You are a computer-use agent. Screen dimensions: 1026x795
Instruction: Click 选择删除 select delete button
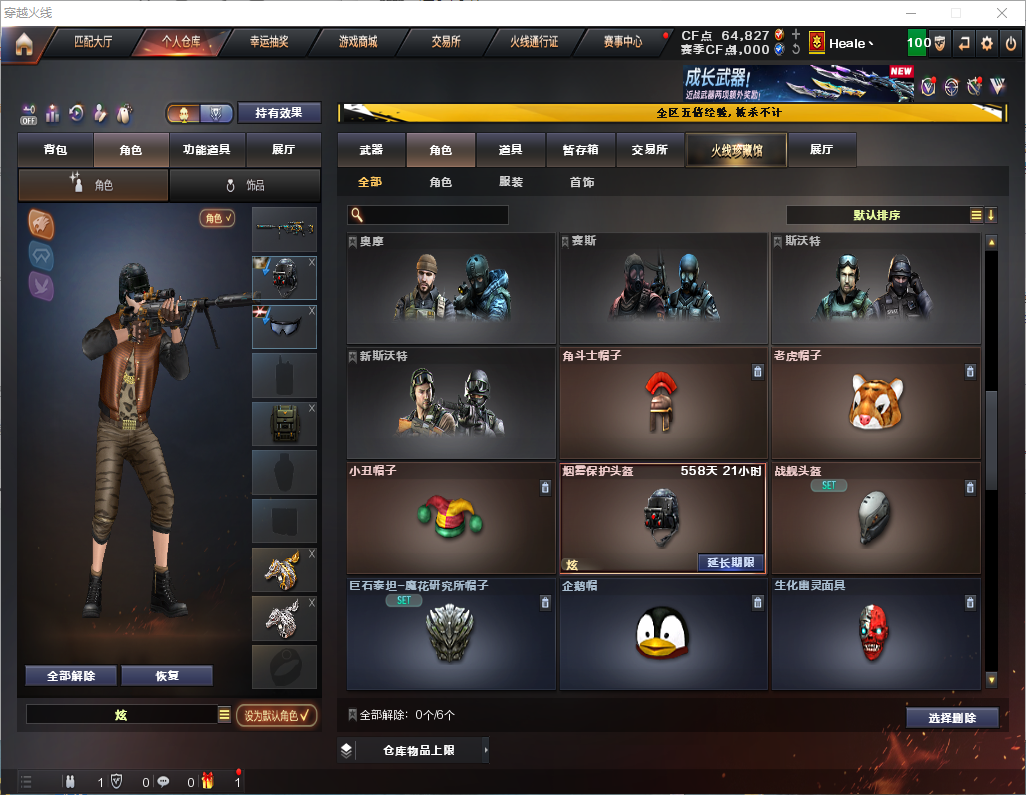click(952, 718)
